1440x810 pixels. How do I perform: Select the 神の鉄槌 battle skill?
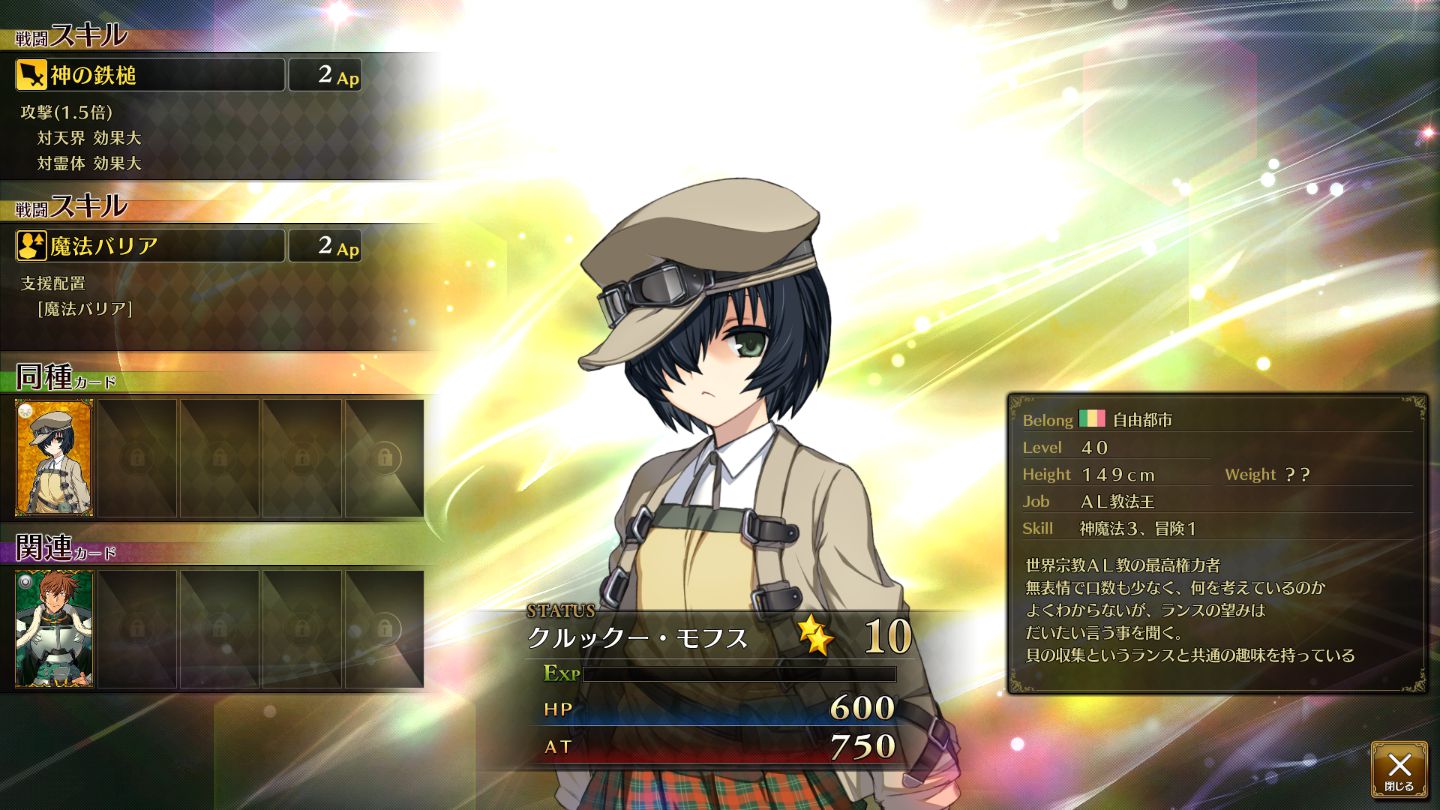point(150,75)
